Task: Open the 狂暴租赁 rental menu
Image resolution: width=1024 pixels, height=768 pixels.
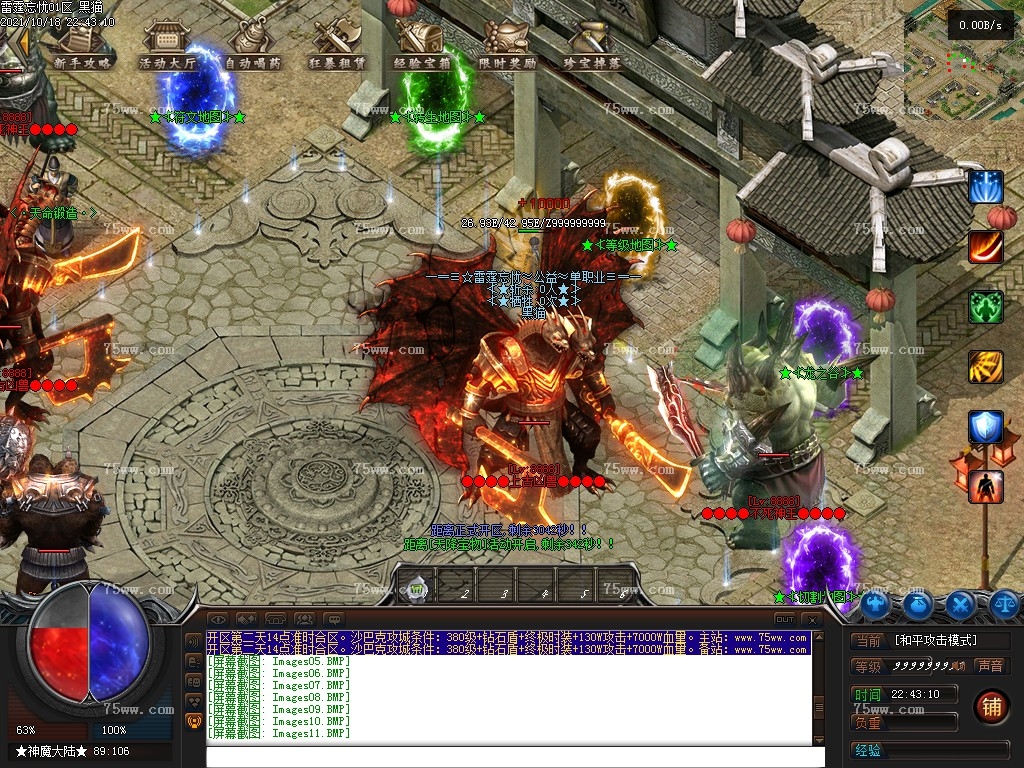Action: (x=338, y=45)
